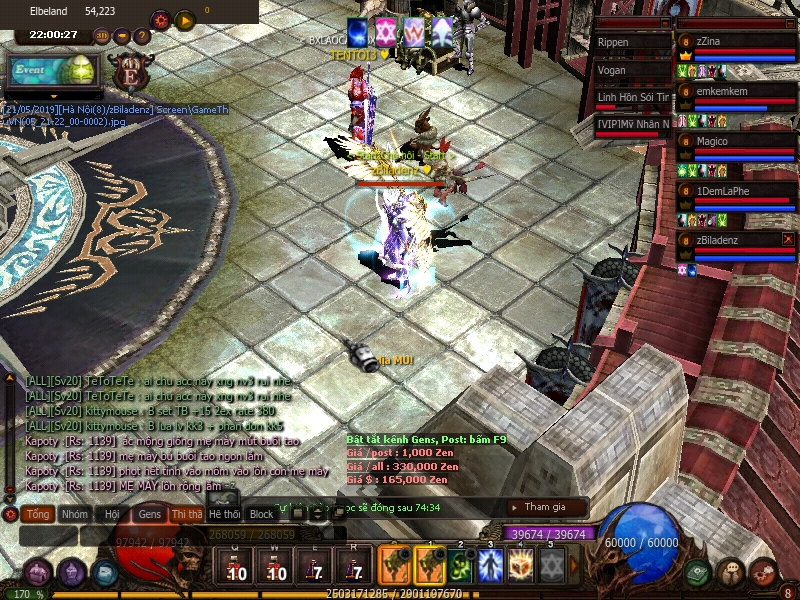Choose party member 1DemLaPhe
Image resolution: width=800 pixels, height=600 pixels.
736,190
